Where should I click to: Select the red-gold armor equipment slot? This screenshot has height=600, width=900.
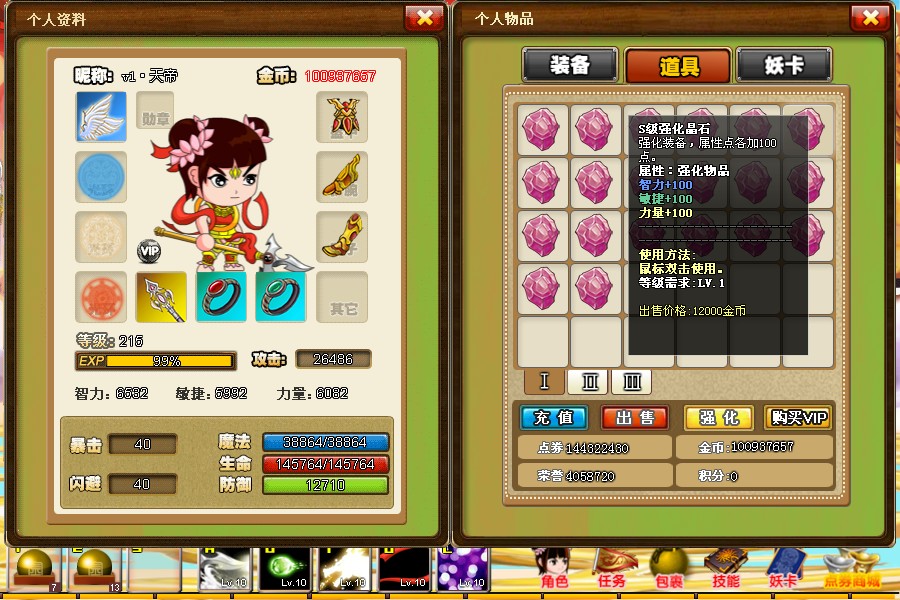tap(342, 117)
